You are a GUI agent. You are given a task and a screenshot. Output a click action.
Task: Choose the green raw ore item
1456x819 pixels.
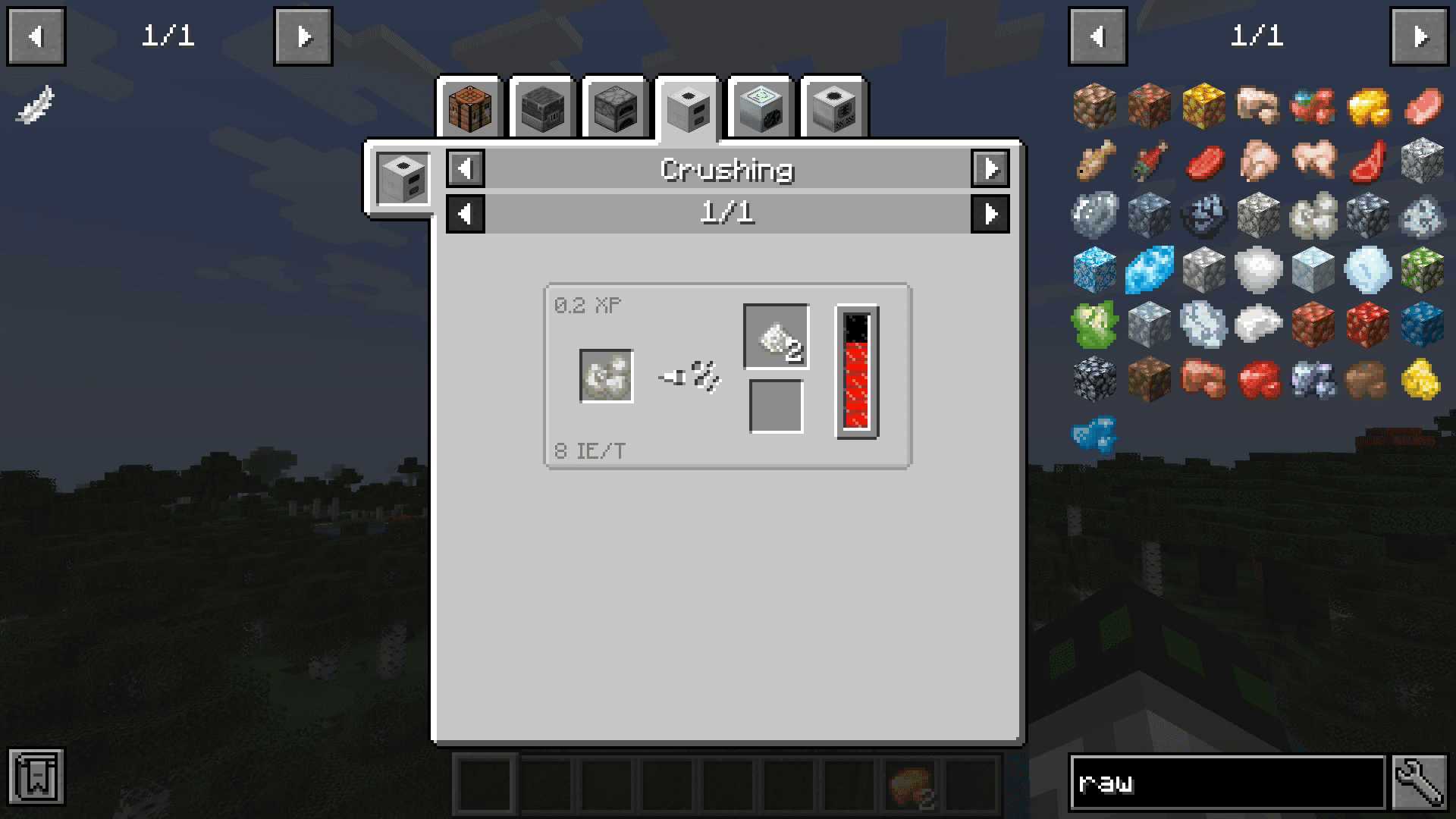(1095, 325)
